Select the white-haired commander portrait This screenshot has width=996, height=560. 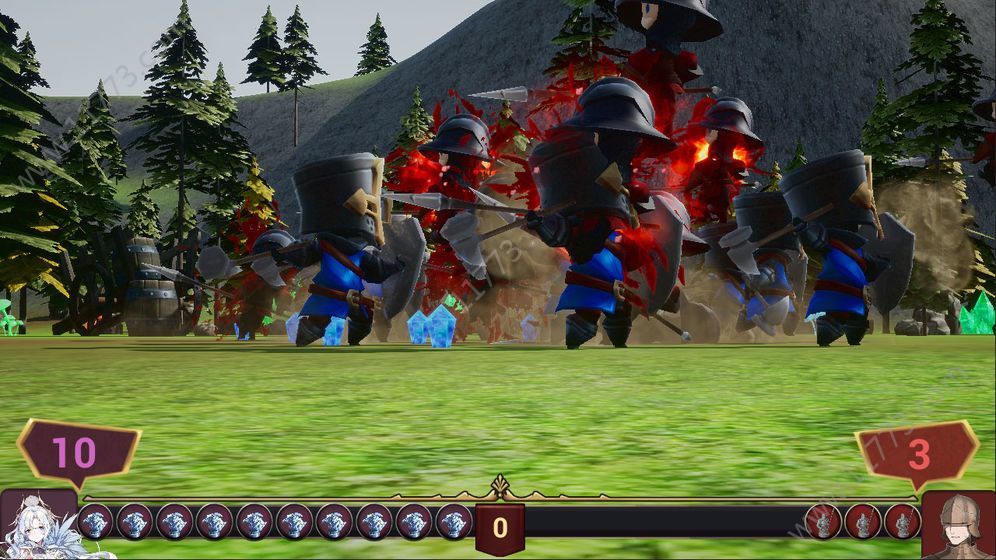coord(38,525)
